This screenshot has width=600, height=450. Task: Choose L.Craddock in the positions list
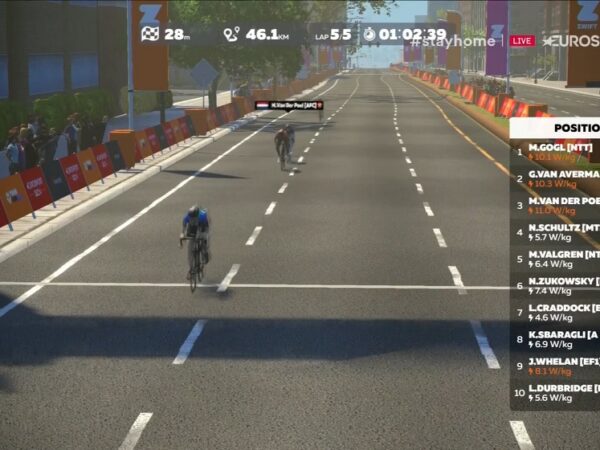point(560,312)
